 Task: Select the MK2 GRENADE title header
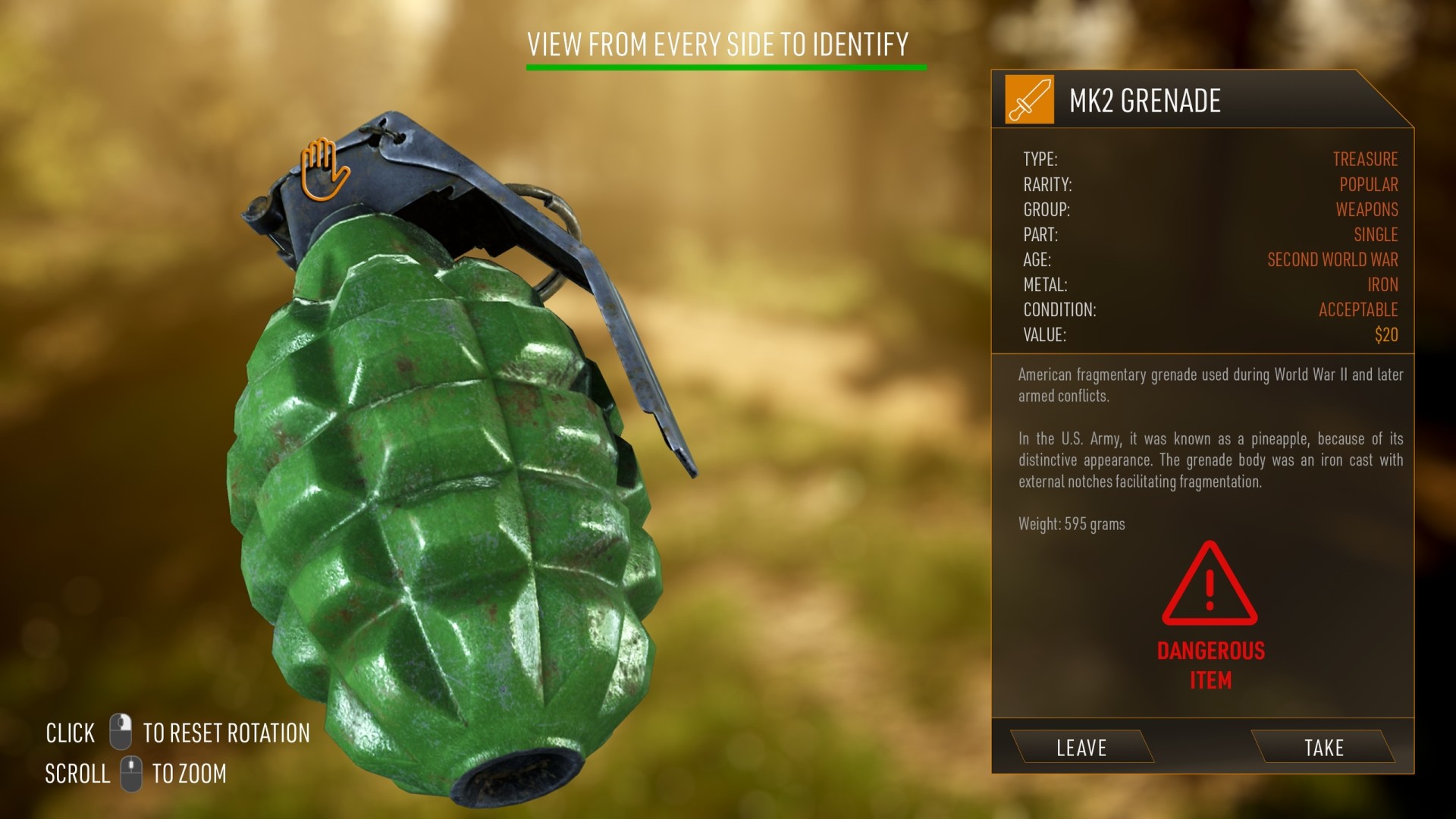(x=1147, y=99)
